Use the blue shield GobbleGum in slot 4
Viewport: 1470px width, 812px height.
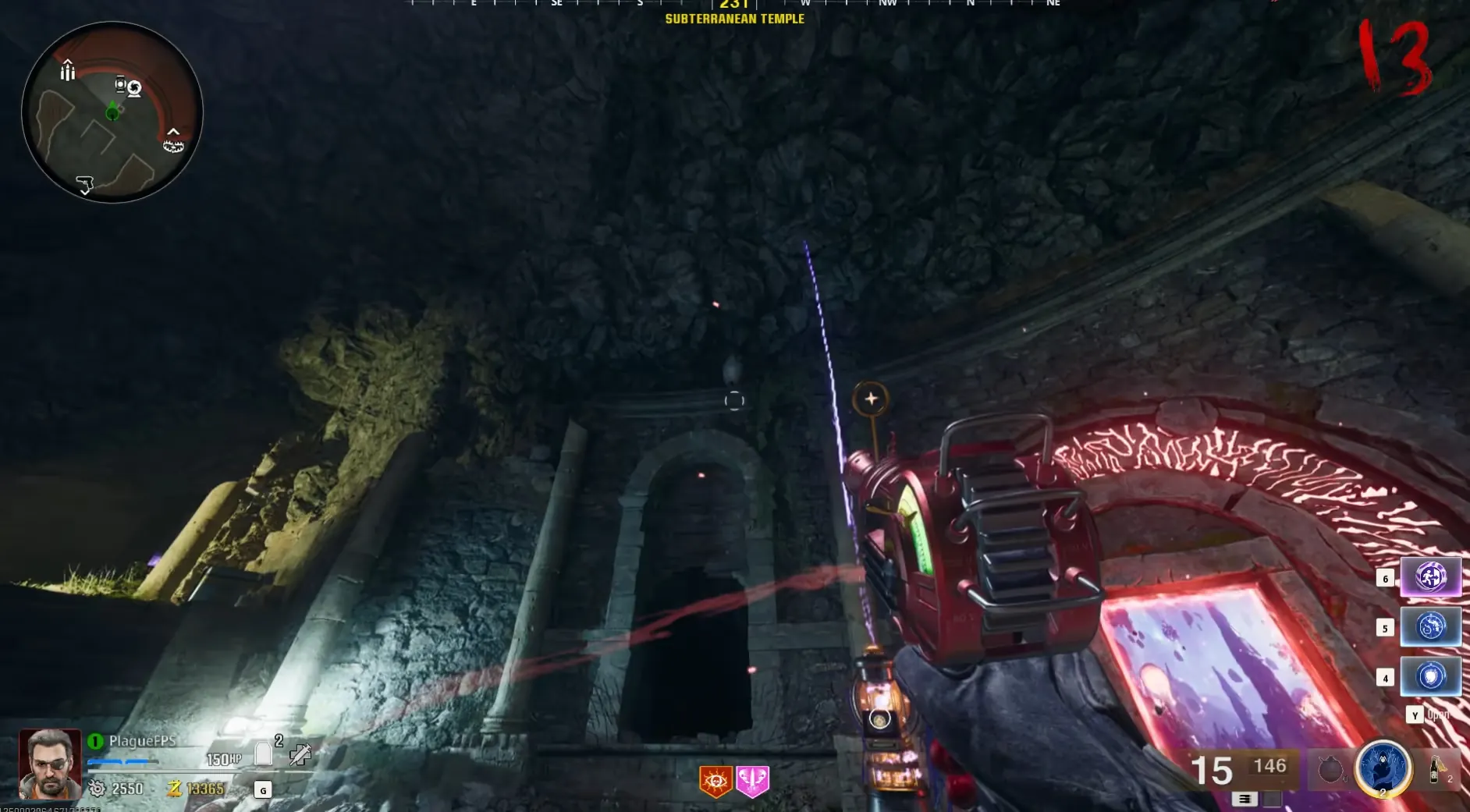pos(1430,676)
